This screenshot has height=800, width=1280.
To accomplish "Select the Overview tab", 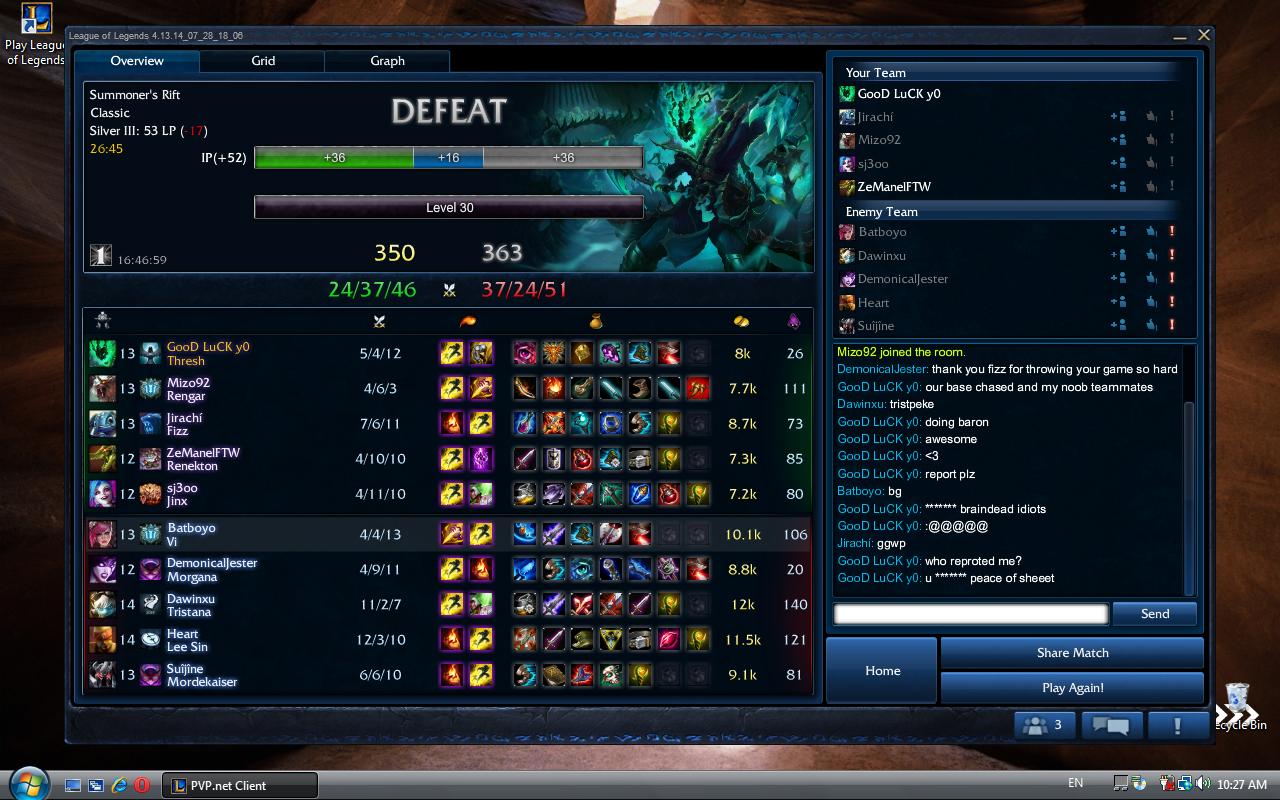I will [137, 61].
